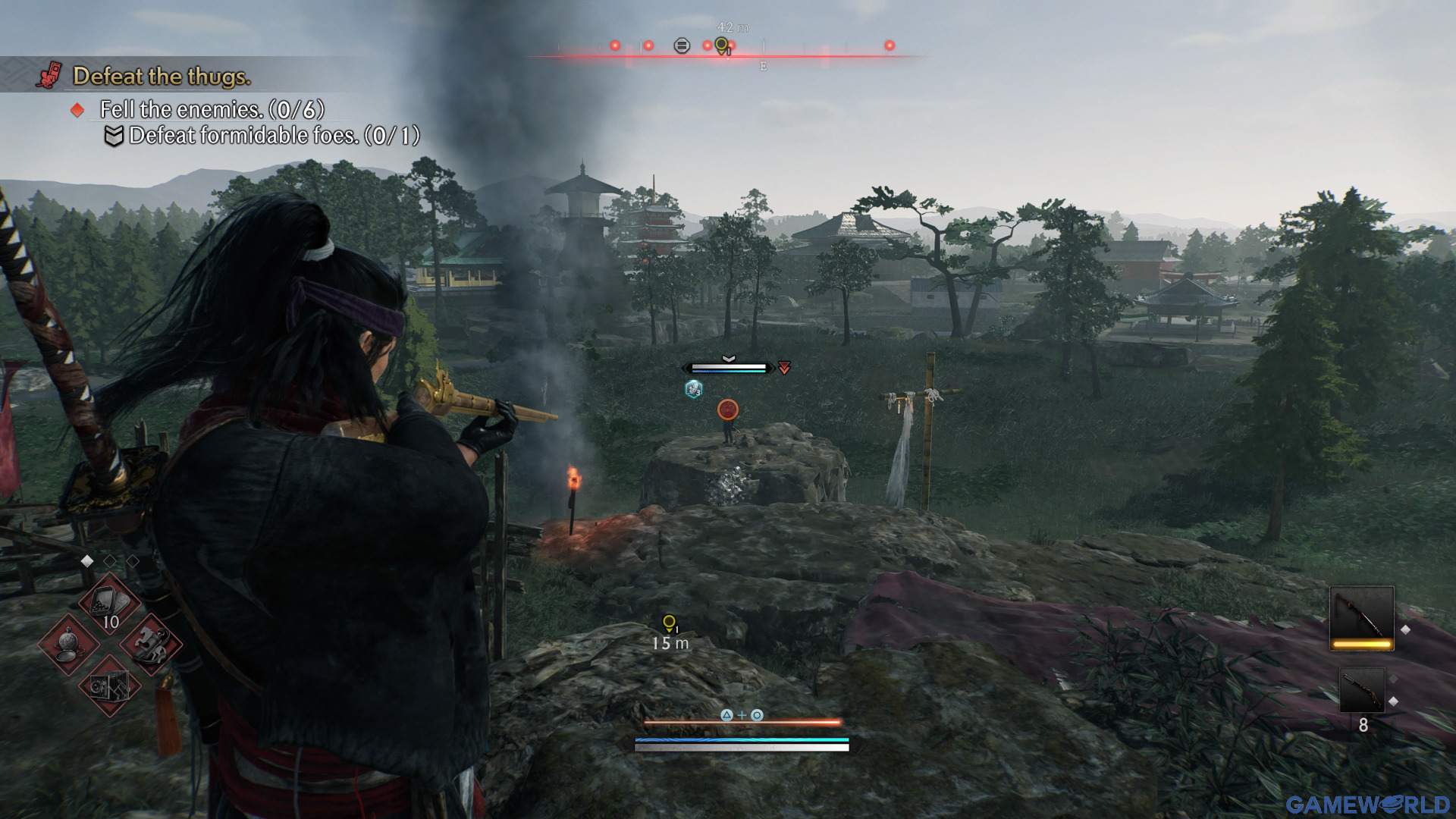The image size is (1456, 819).
Task: Click the 'Defeat the thugs' mission tracker
Action: click(161, 77)
